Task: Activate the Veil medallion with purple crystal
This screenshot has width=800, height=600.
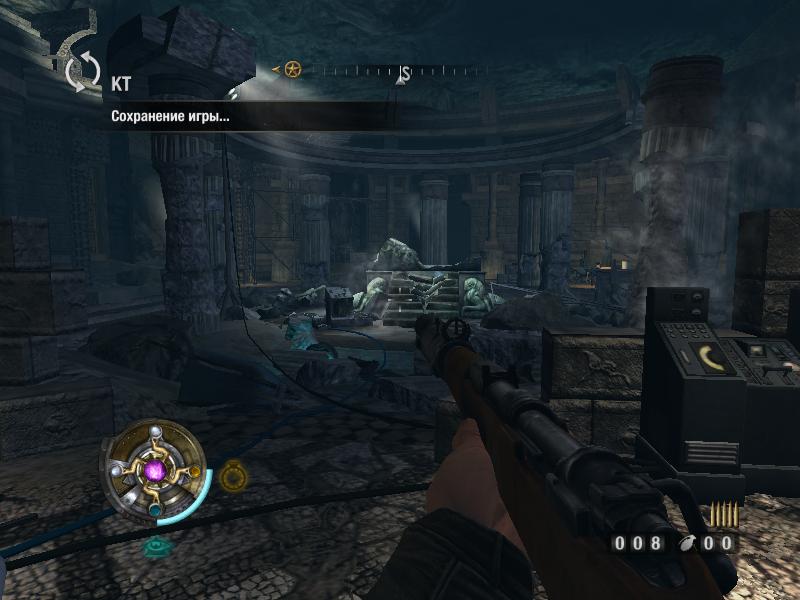Action: point(154,470)
